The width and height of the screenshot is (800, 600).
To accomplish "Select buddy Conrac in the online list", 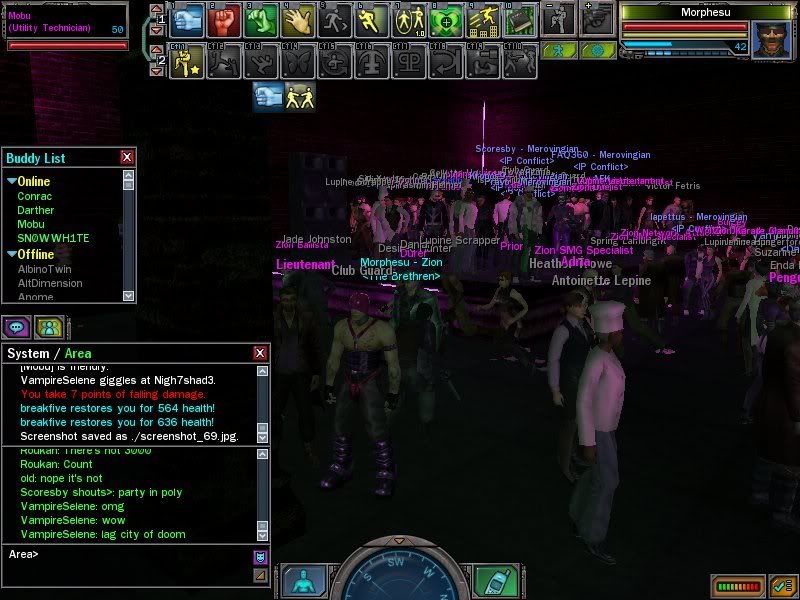I will click(34, 196).
